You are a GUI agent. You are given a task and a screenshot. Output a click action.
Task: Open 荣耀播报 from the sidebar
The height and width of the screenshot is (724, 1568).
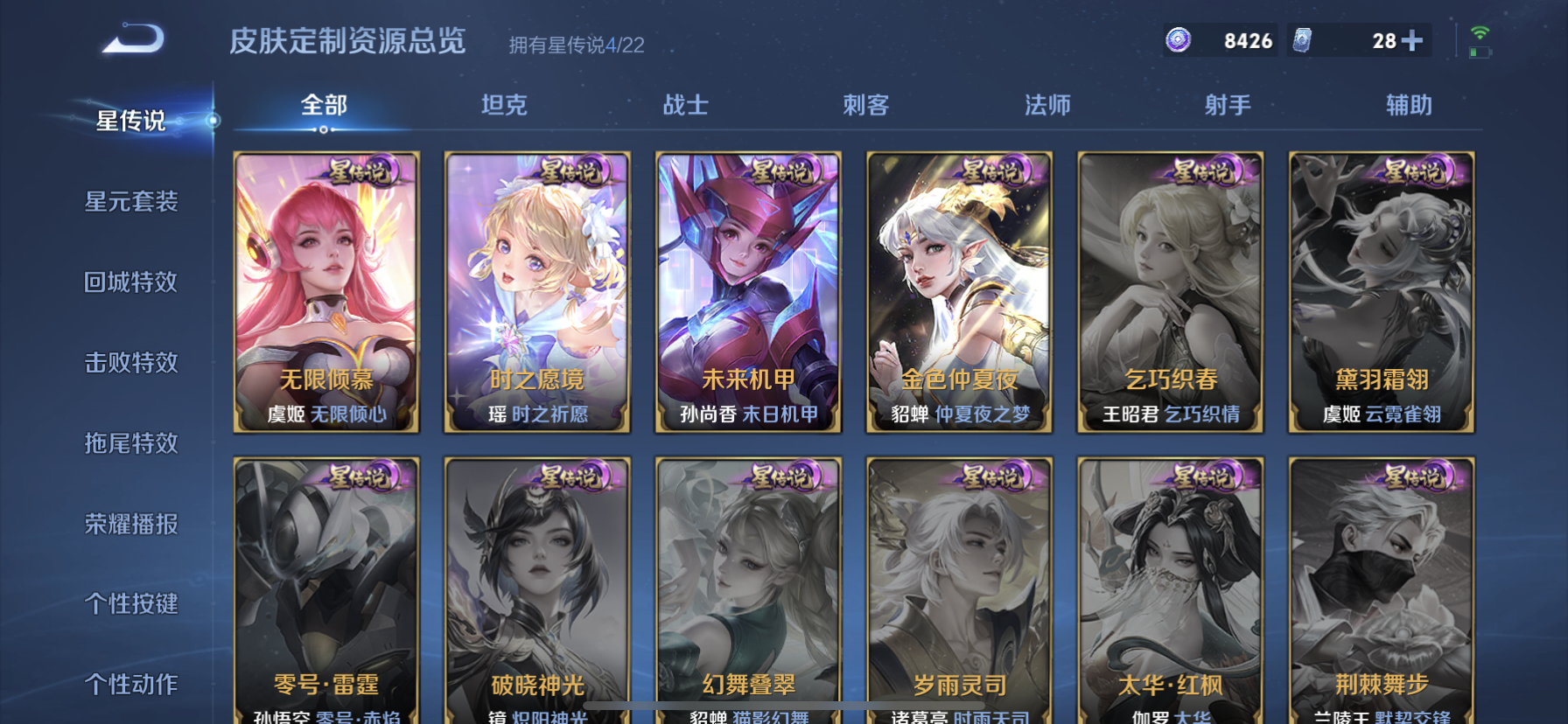click(133, 524)
